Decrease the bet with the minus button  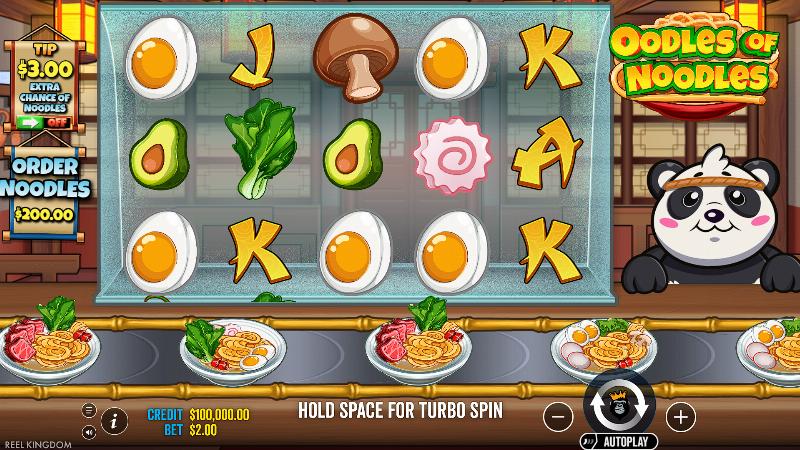click(x=560, y=415)
